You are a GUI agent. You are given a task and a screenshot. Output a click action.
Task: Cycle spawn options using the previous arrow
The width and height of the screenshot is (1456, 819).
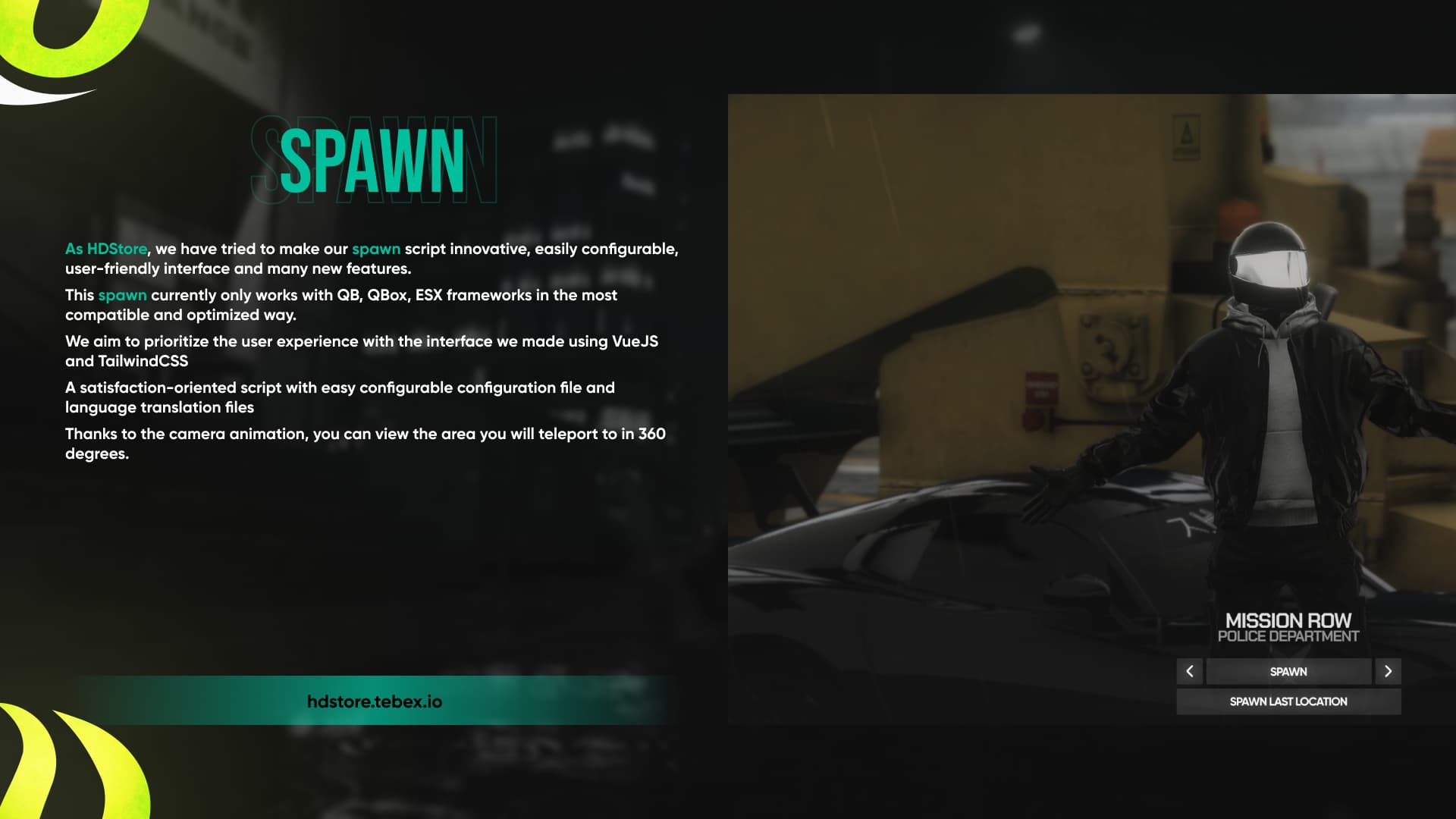[x=1190, y=671]
